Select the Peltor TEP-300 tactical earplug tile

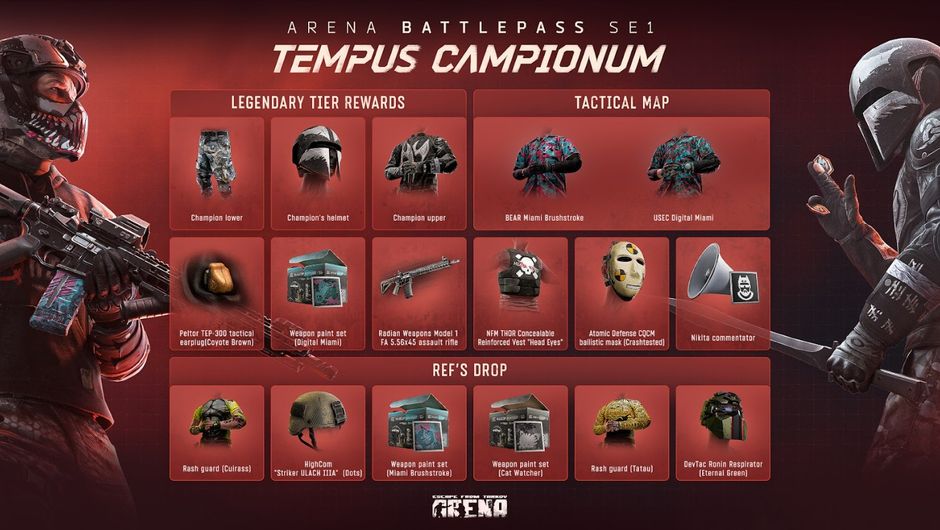[217, 292]
